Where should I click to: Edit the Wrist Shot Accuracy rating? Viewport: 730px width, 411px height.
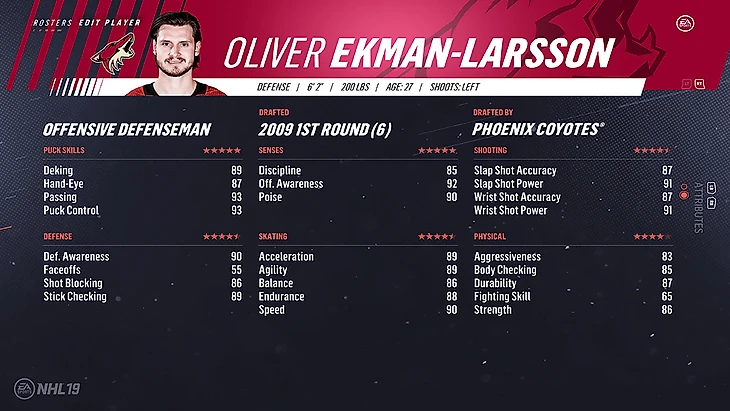point(572,197)
